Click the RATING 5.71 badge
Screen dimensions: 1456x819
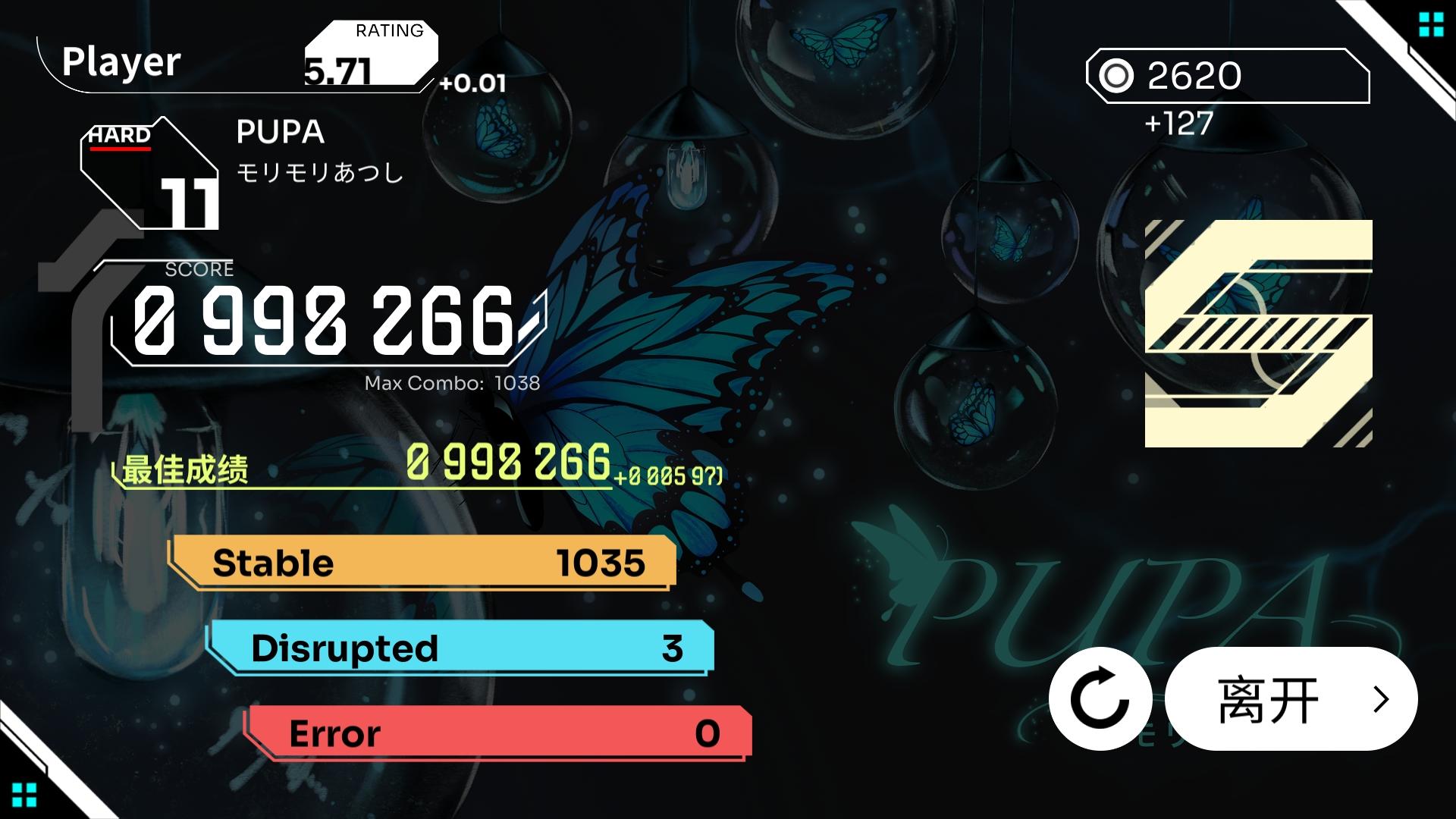pyautogui.click(x=372, y=53)
